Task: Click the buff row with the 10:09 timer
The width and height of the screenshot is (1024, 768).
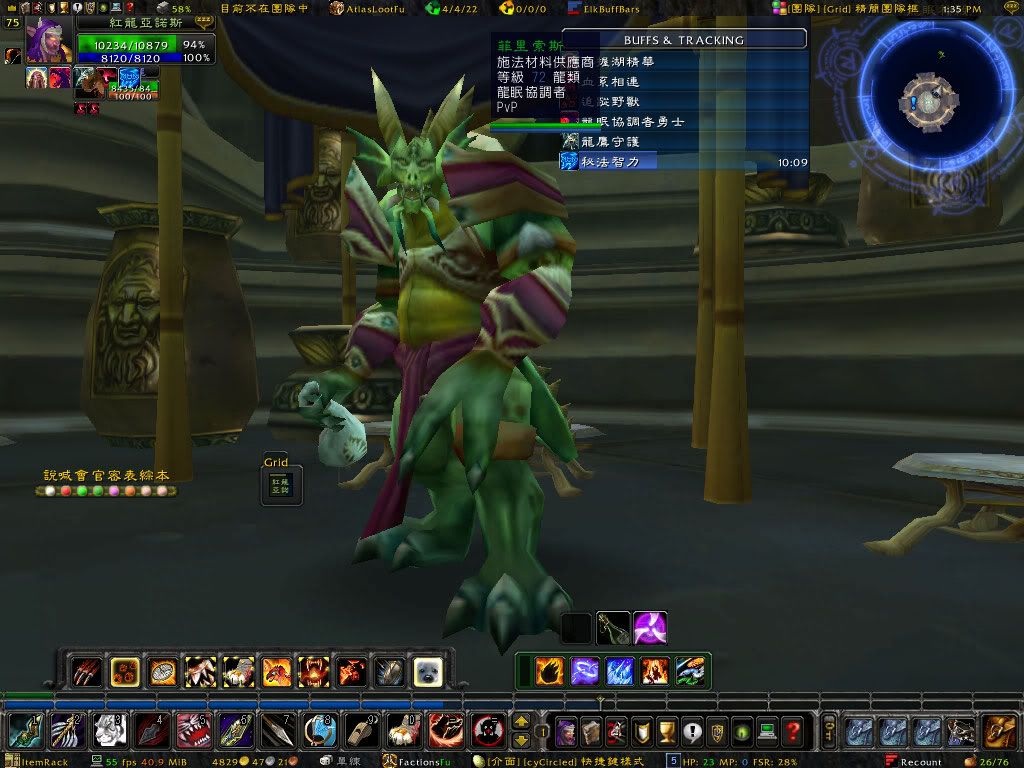Action: [x=685, y=161]
